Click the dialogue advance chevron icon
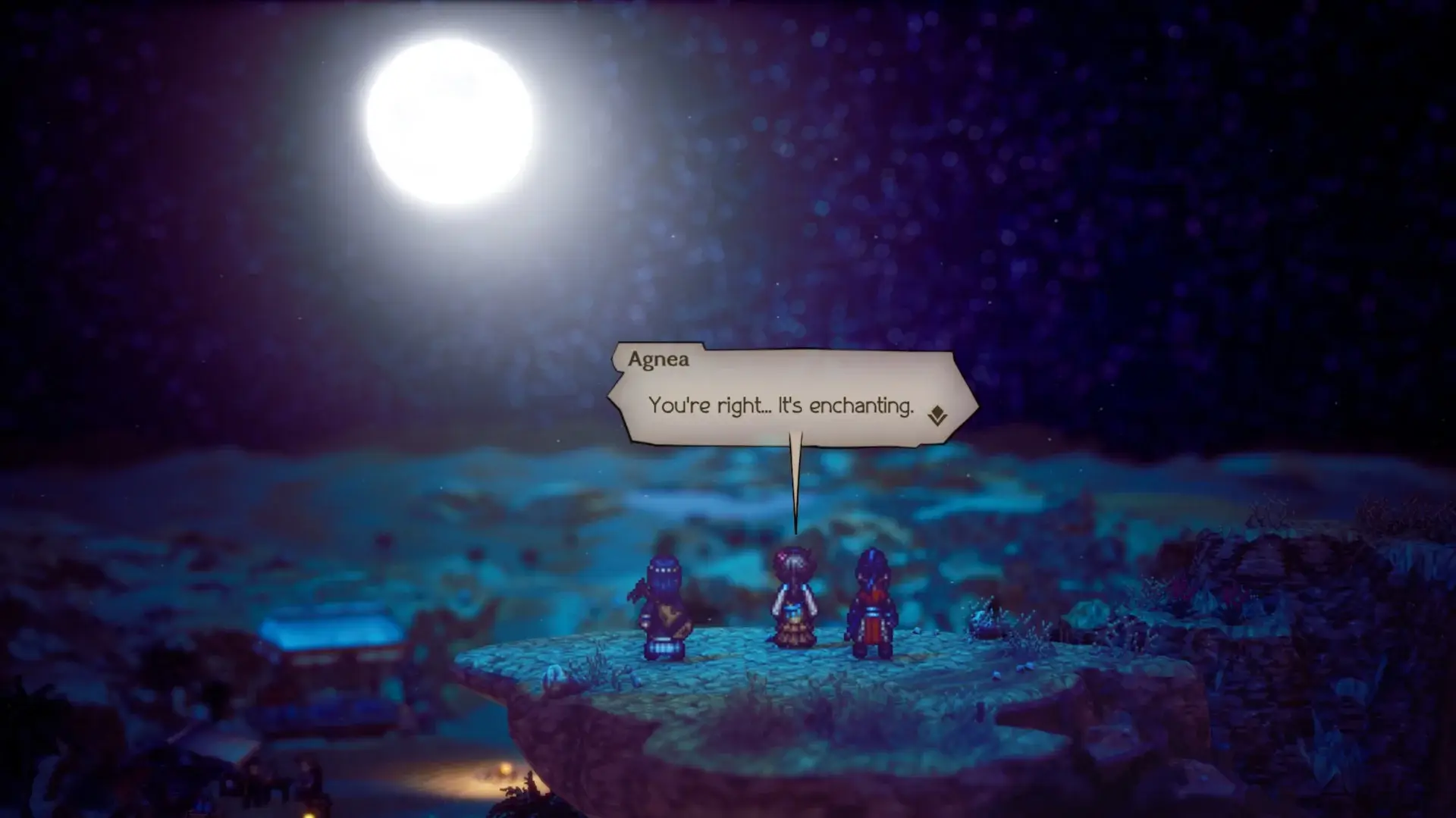 [938, 414]
